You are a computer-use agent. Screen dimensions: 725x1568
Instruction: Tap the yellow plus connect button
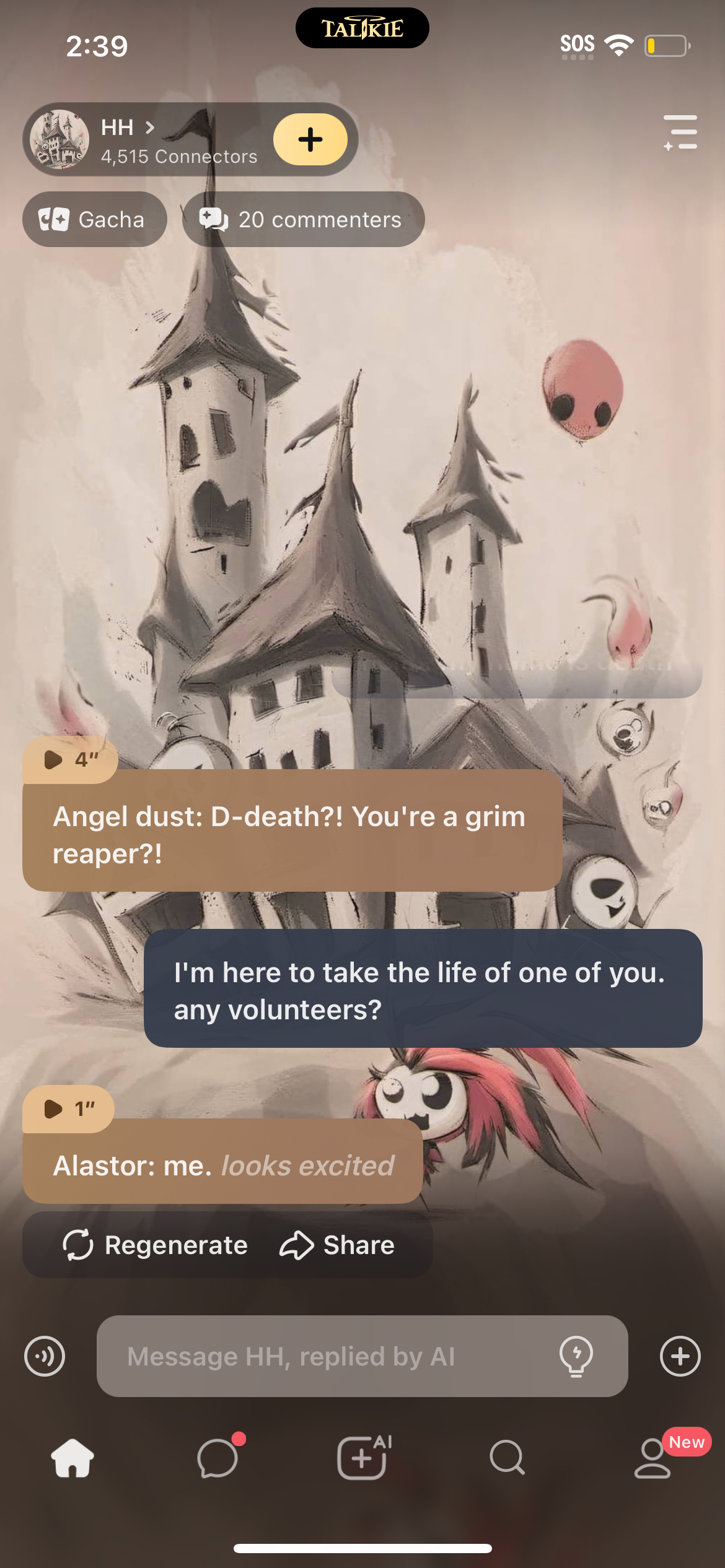[x=310, y=140]
